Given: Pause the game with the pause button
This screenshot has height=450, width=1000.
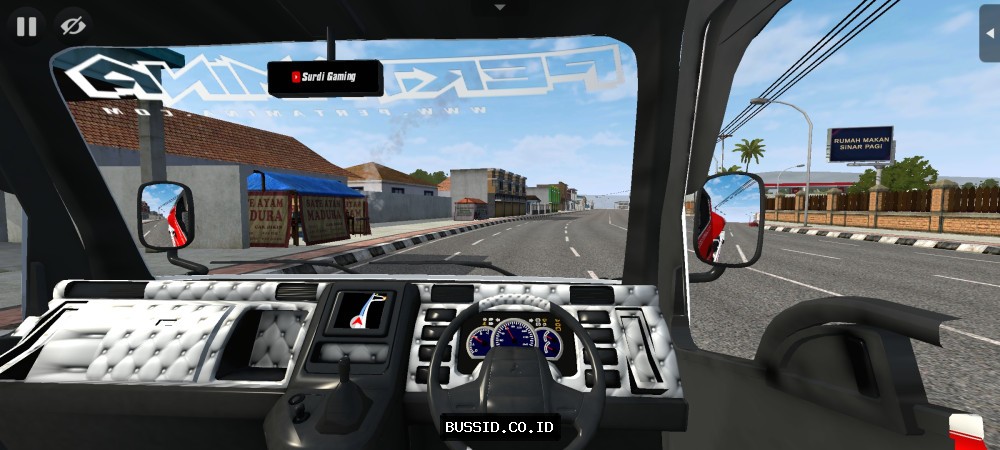Looking at the screenshot, I should point(26,26).
